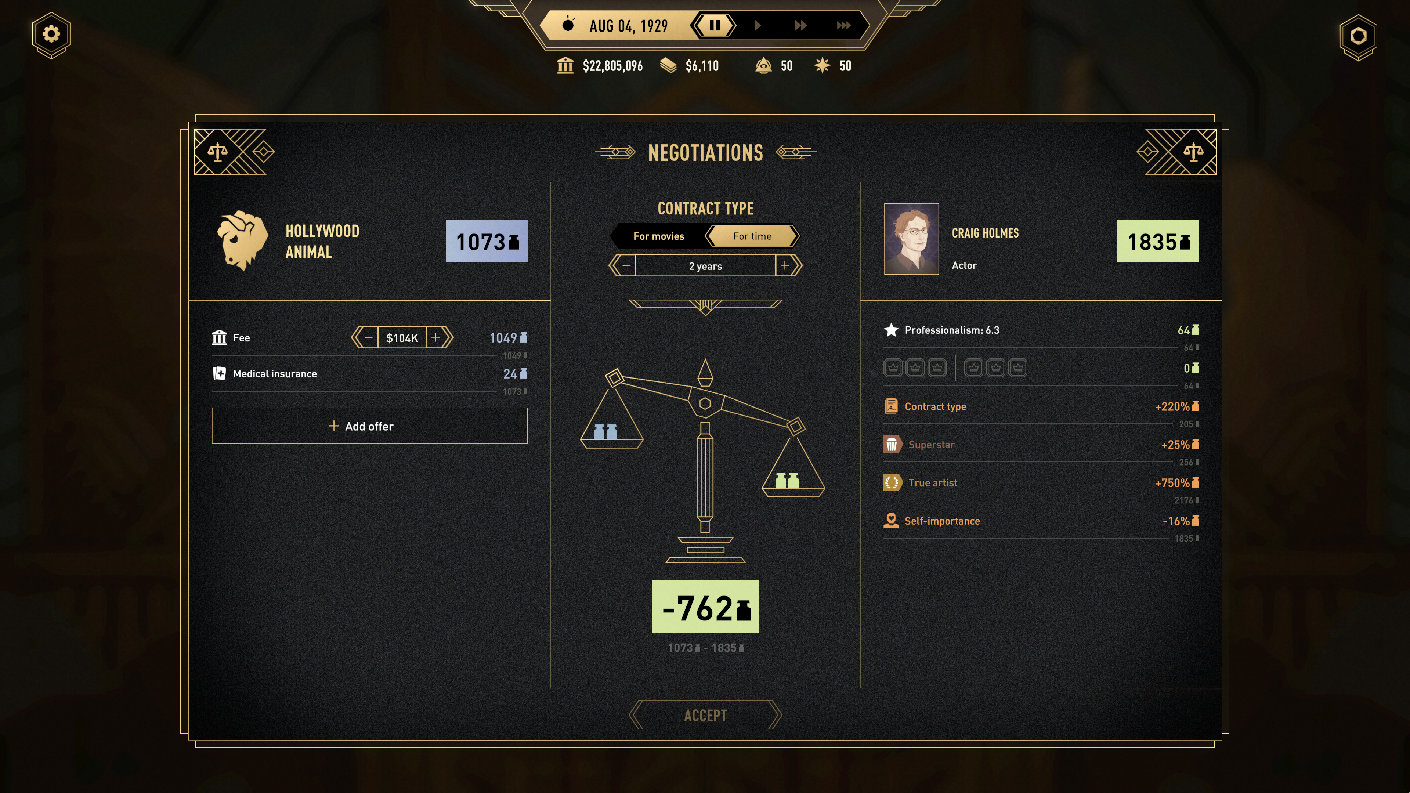Viewport: 1410px width, 793px height.
Task: Lower the Fee amount with the minus button
Action: pos(369,338)
